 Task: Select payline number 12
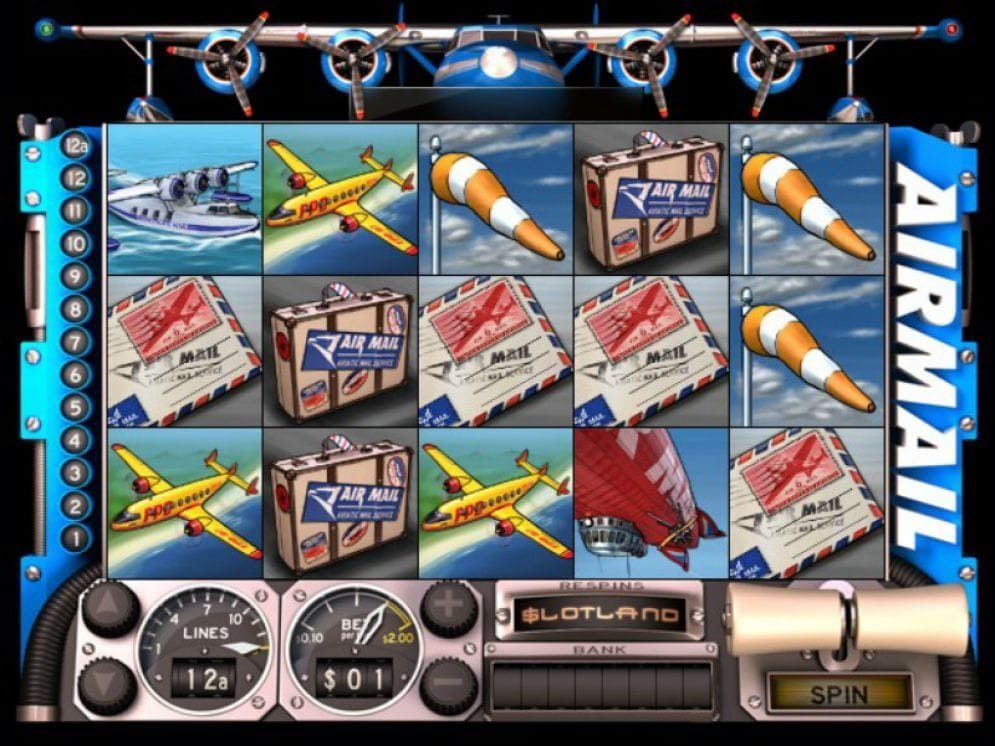point(76,178)
